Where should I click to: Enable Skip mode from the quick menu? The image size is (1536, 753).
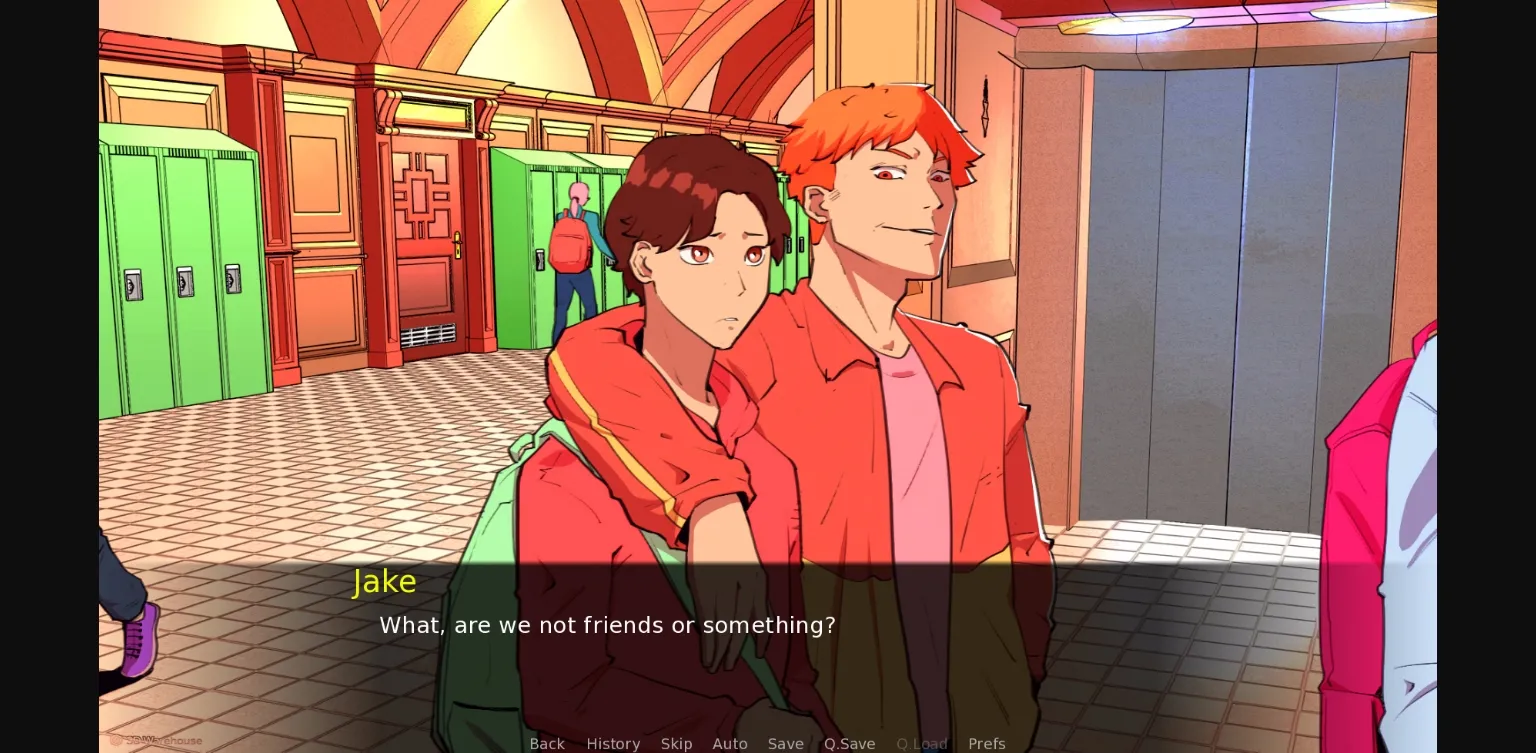[676, 744]
